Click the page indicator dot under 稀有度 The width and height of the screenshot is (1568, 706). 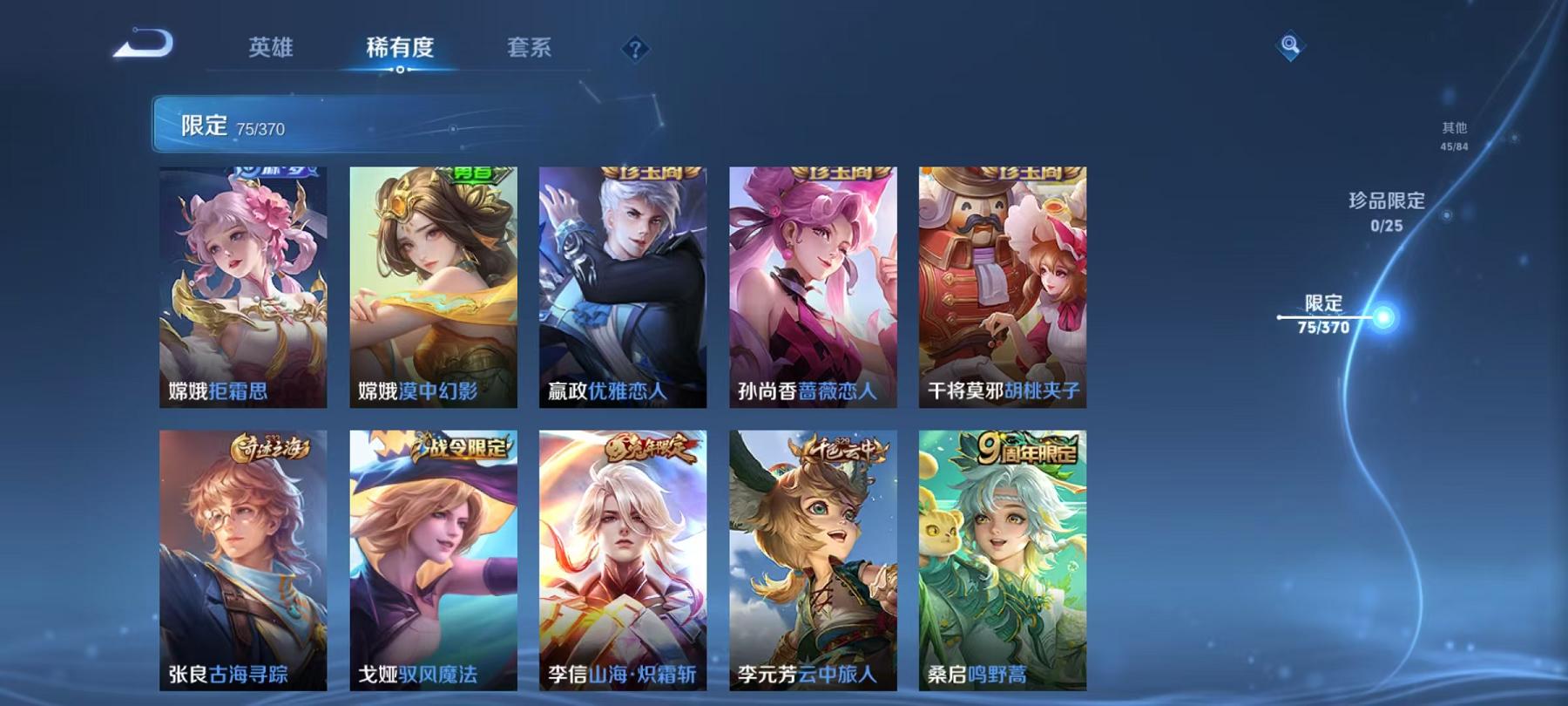[x=400, y=71]
